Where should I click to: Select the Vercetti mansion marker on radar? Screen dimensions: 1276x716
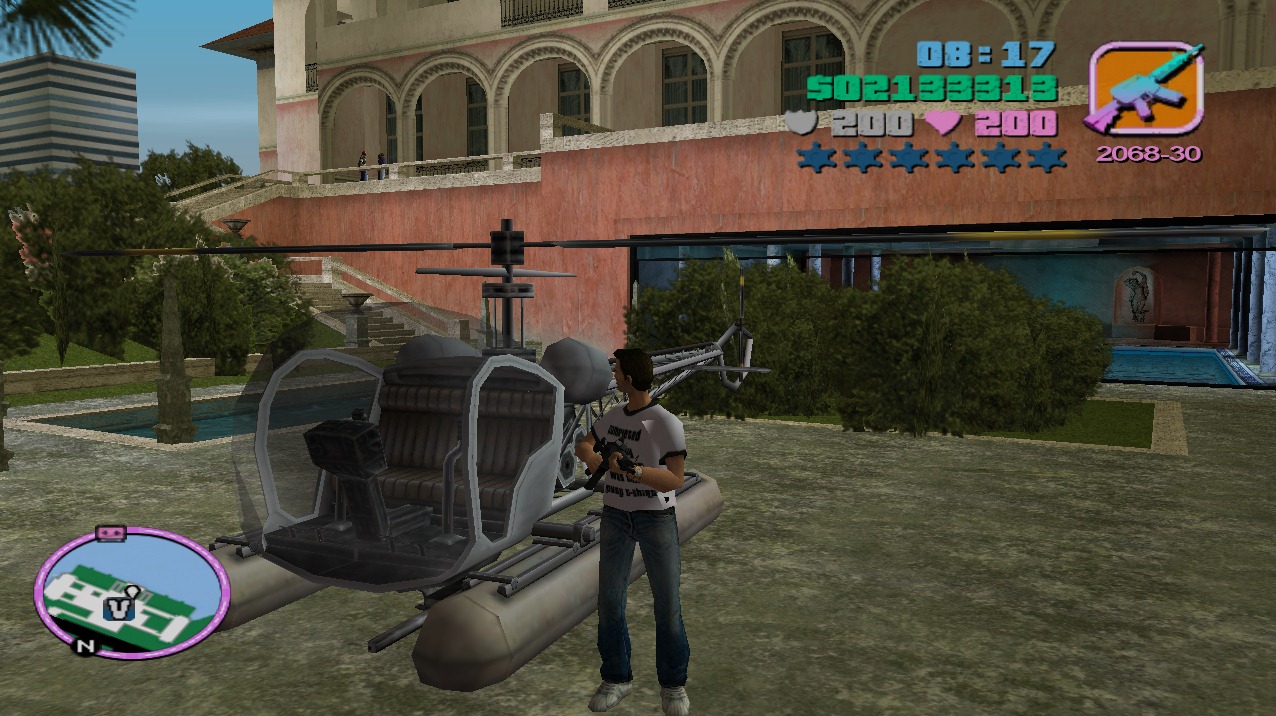pyautogui.click(x=120, y=605)
